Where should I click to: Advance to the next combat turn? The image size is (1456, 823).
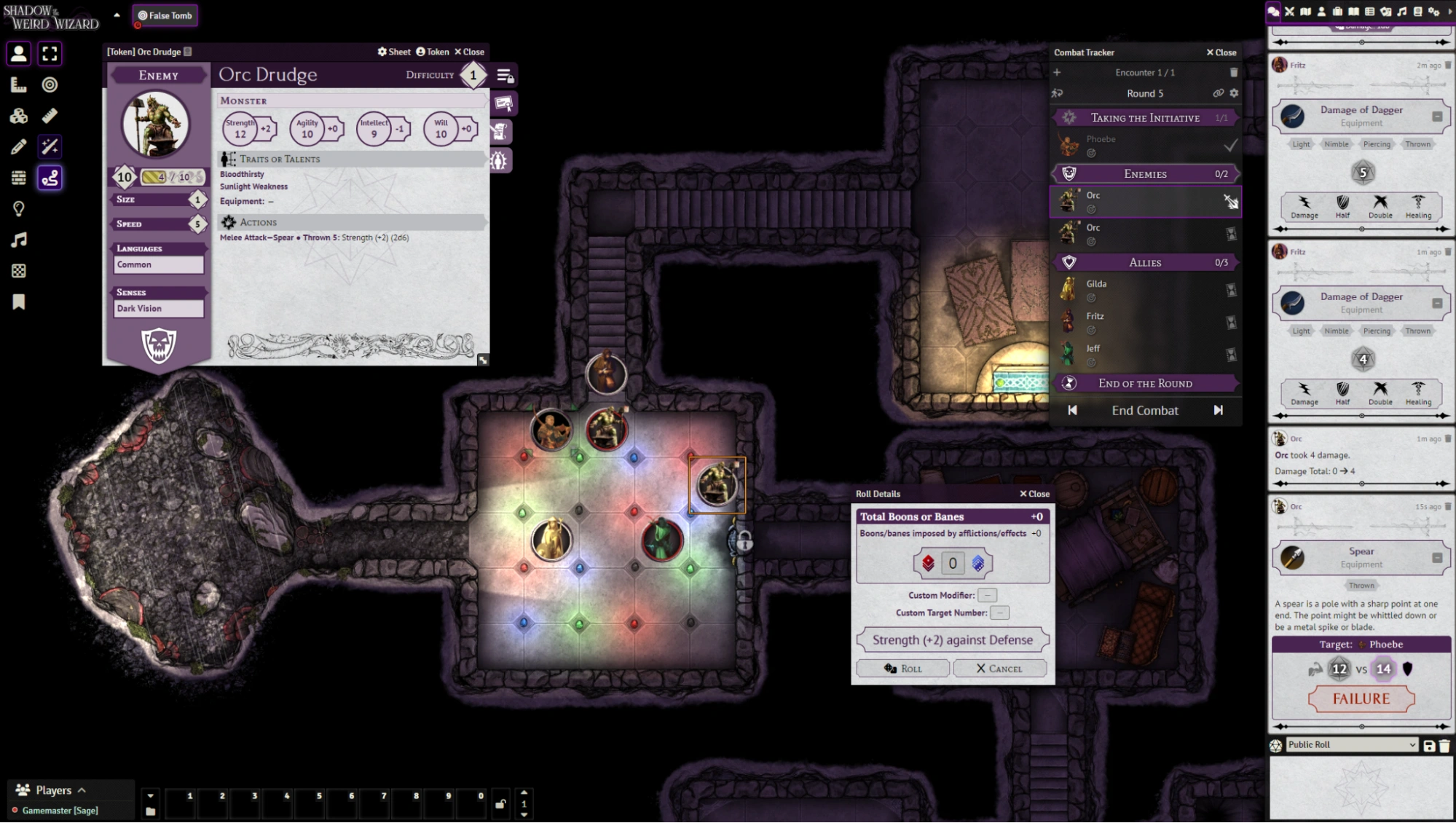[x=1218, y=411]
